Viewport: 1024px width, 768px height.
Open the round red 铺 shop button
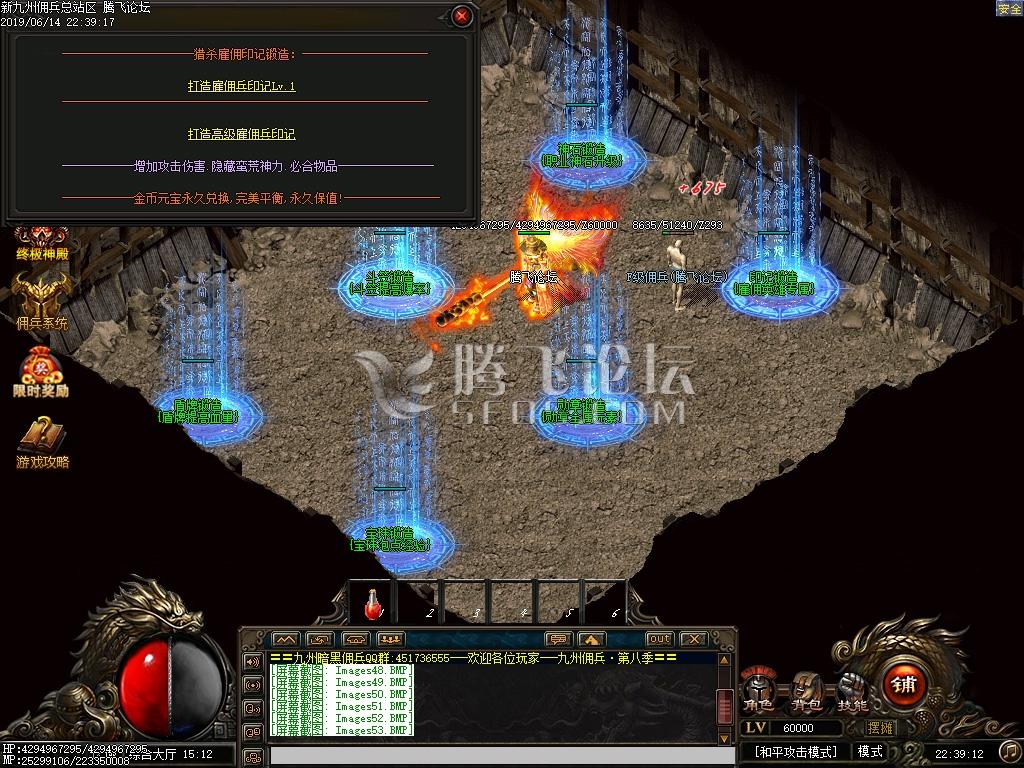pos(905,686)
